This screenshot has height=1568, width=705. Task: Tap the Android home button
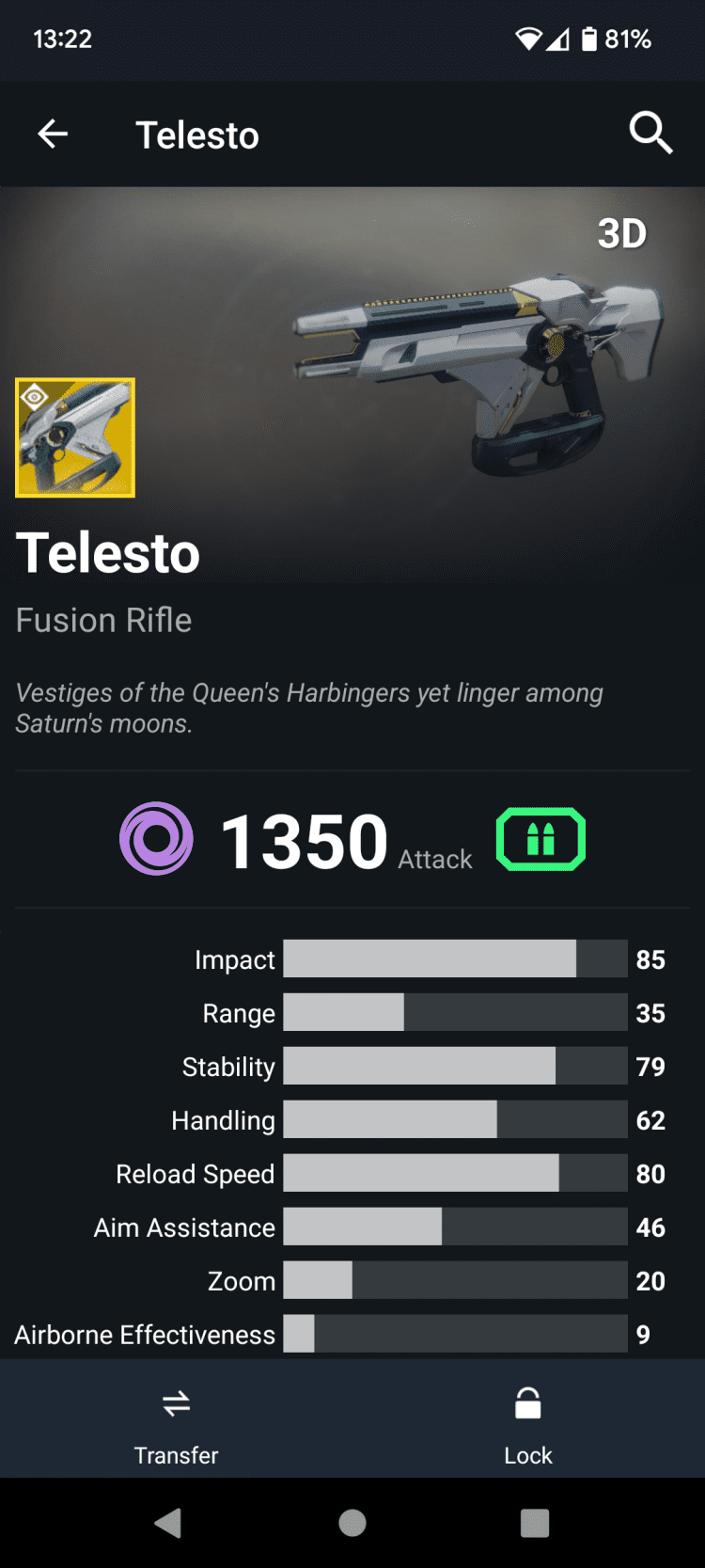point(352,1523)
